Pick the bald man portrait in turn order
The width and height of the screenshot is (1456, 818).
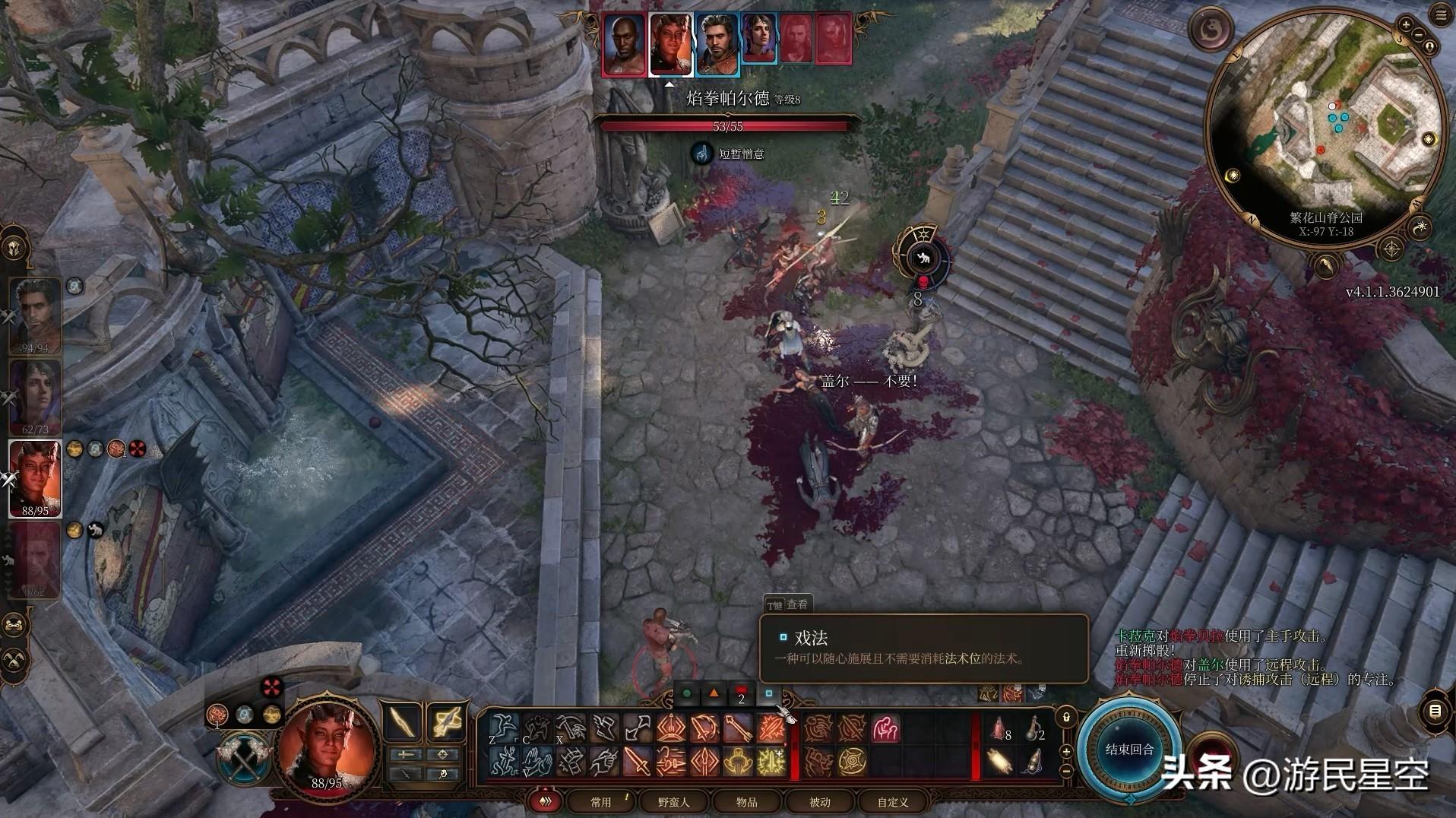click(624, 45)
